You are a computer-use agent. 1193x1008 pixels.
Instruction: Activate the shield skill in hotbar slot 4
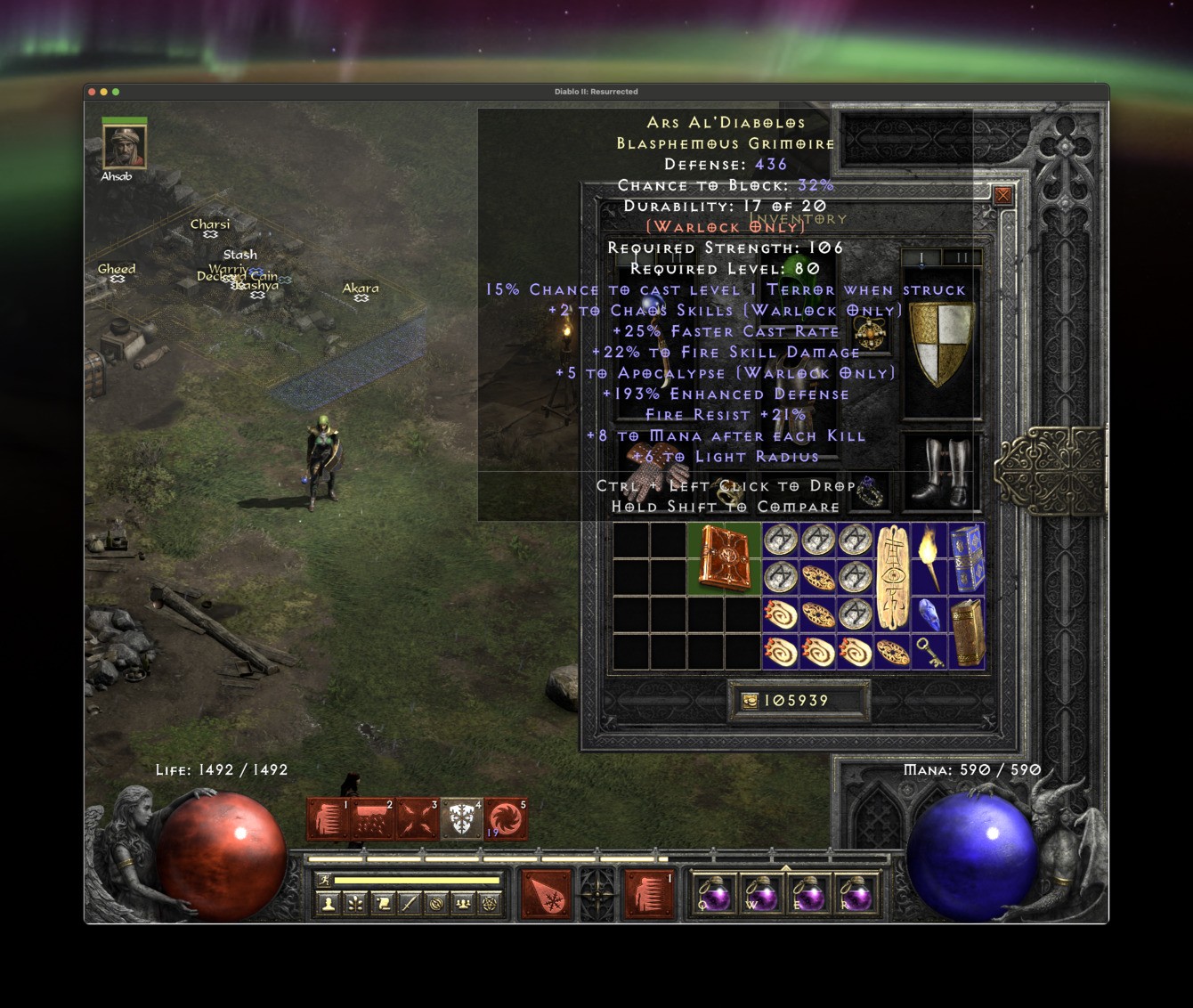460,817
